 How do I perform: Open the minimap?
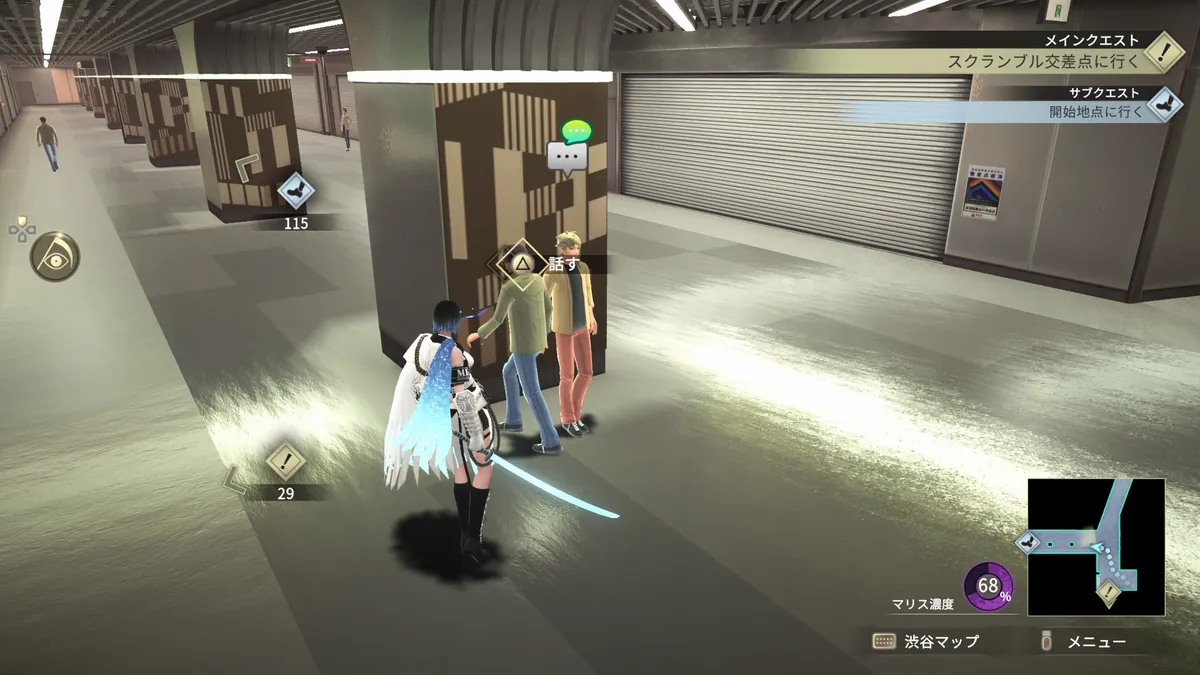(x=1096, y=547)
